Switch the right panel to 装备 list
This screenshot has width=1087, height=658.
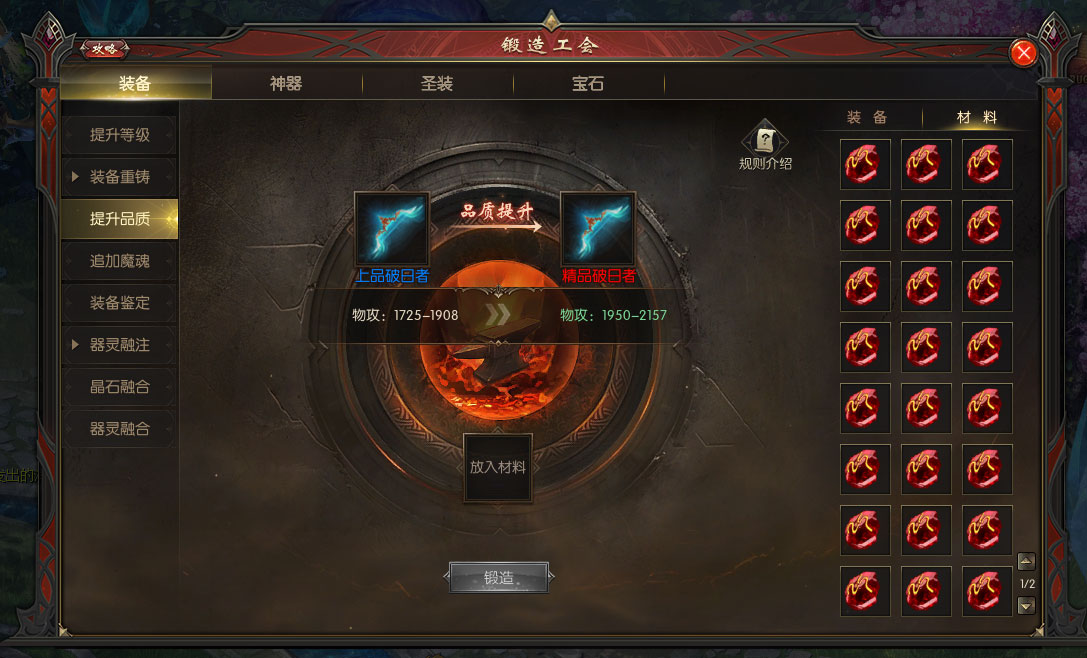pyautogui.click(x=867, y=117)
